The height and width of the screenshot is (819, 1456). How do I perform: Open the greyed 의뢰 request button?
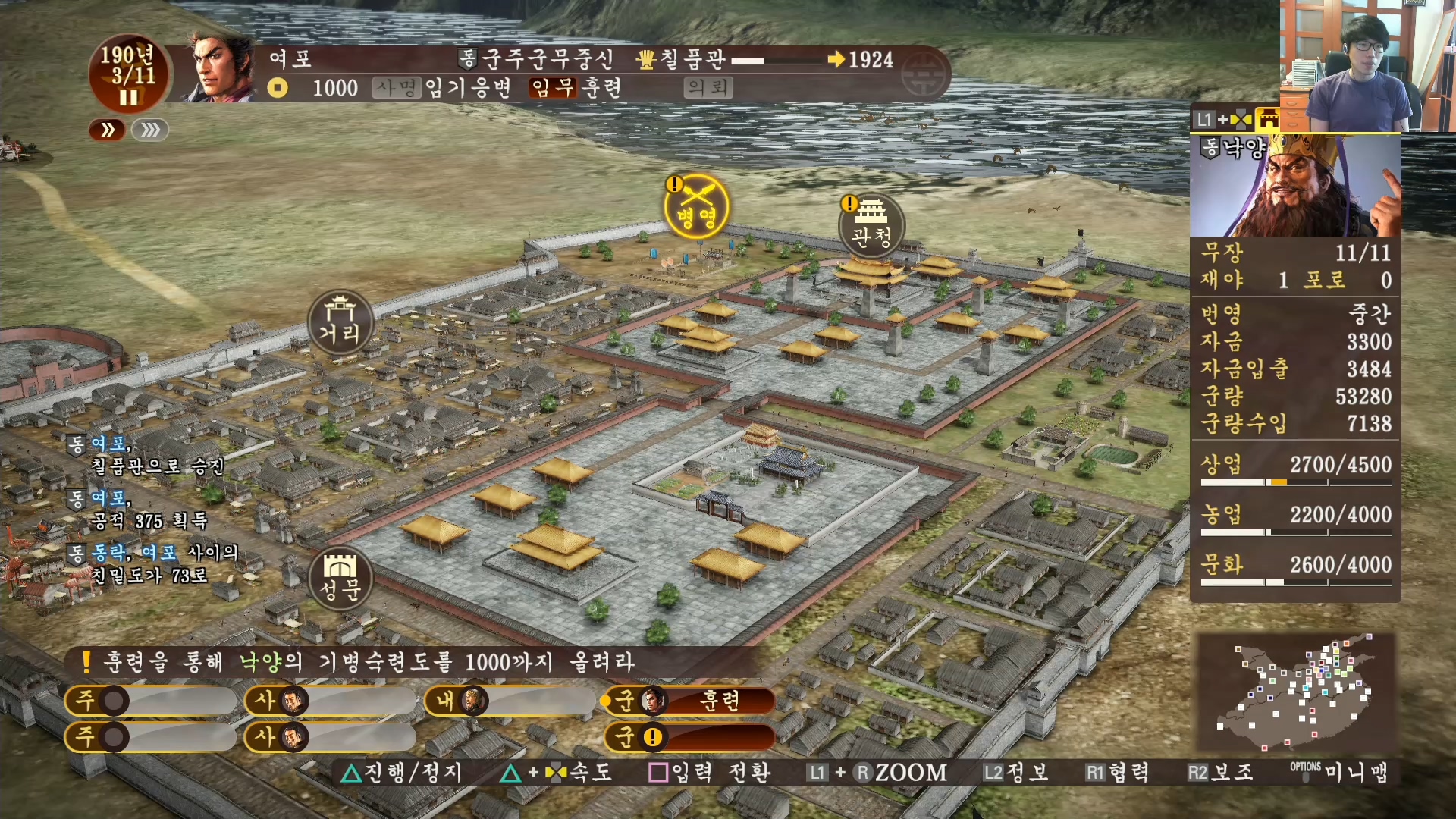pyautogui.click(x=708, y=87)
